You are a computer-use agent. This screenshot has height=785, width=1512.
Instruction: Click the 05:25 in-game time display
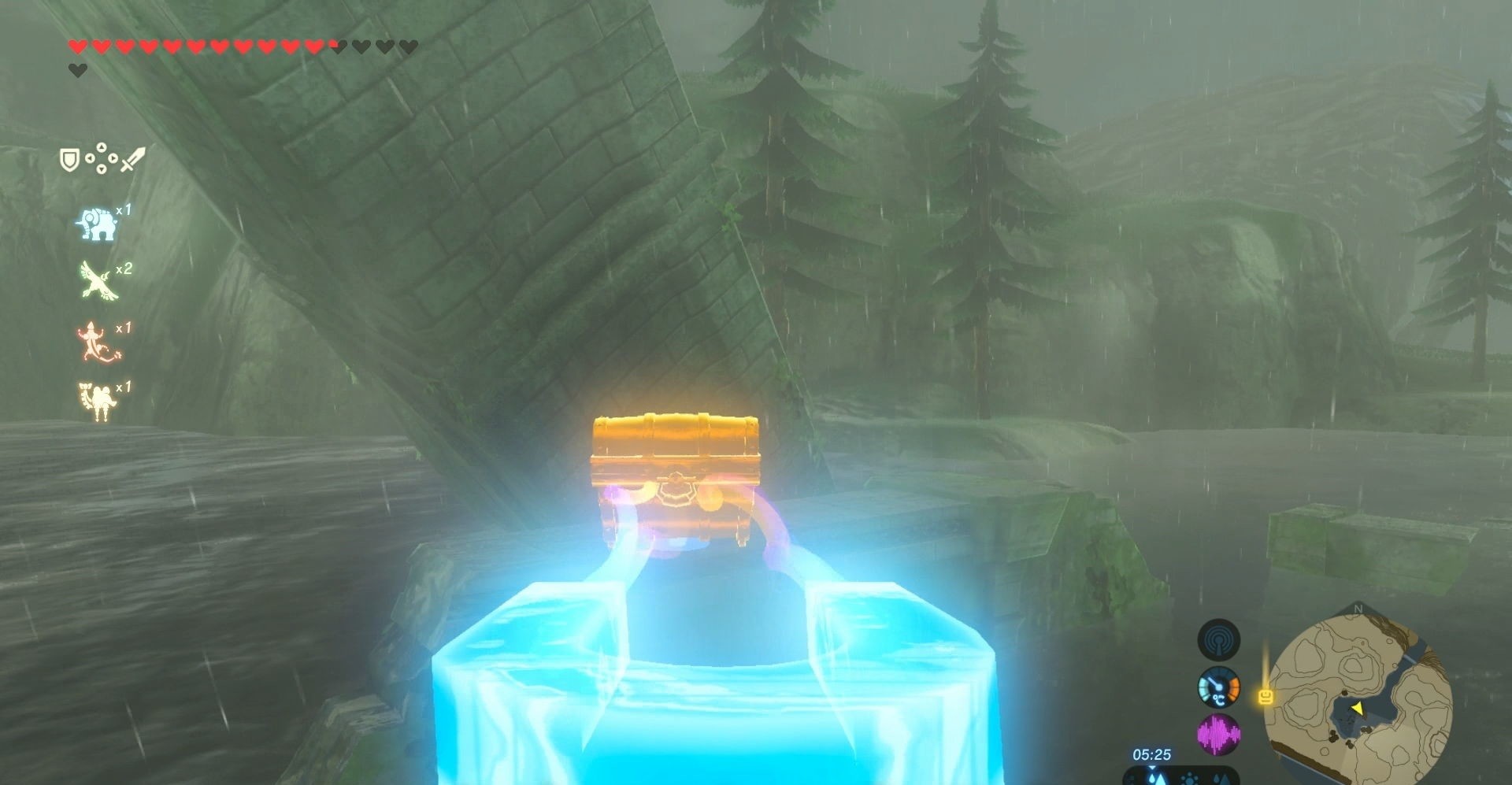1153,754
